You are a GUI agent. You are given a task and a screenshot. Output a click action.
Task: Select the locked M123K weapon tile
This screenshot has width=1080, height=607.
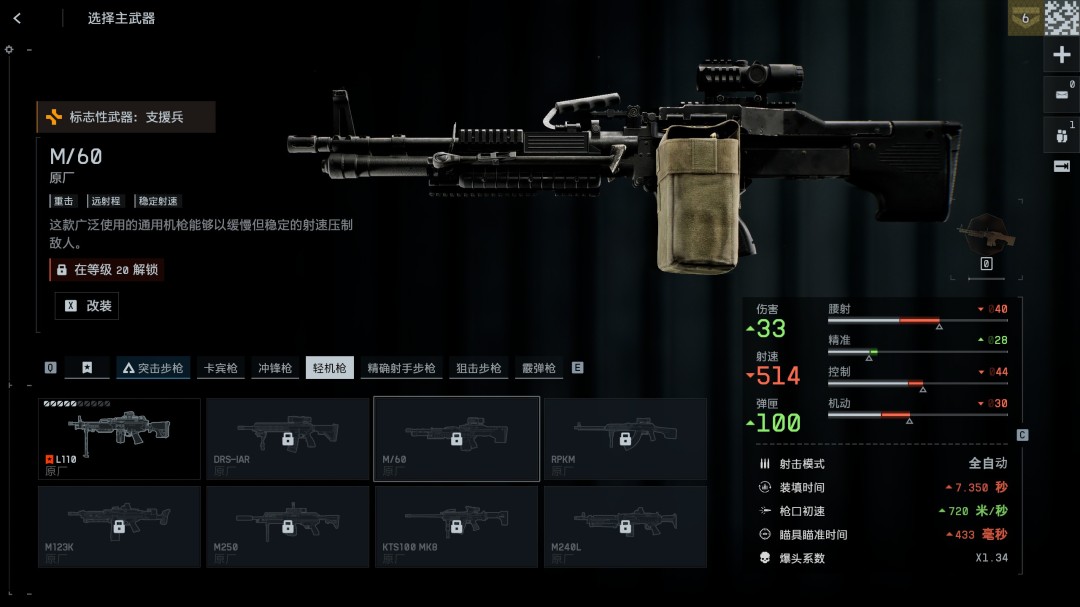119,526
